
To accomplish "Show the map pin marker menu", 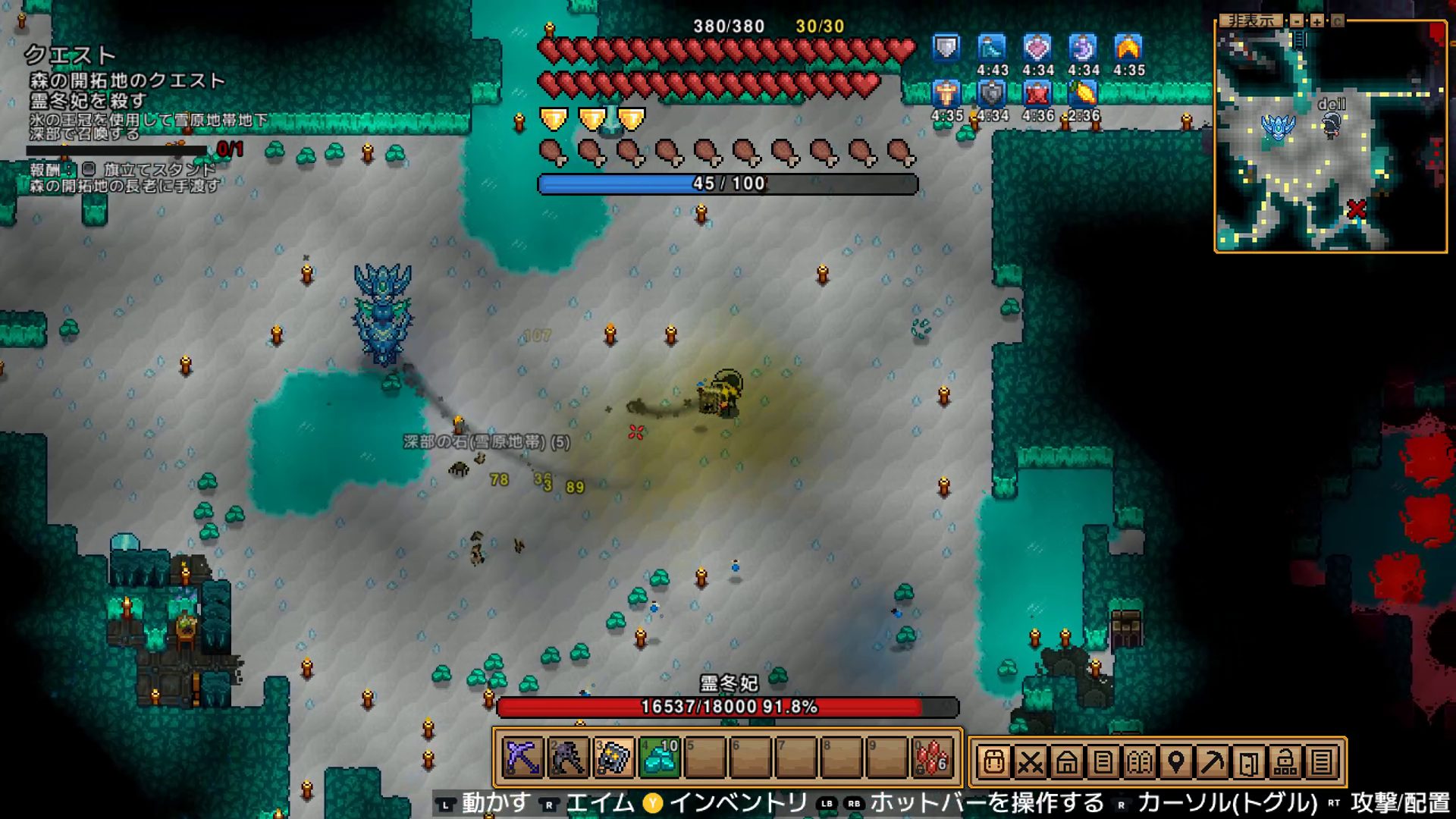I will (1175, 762).
